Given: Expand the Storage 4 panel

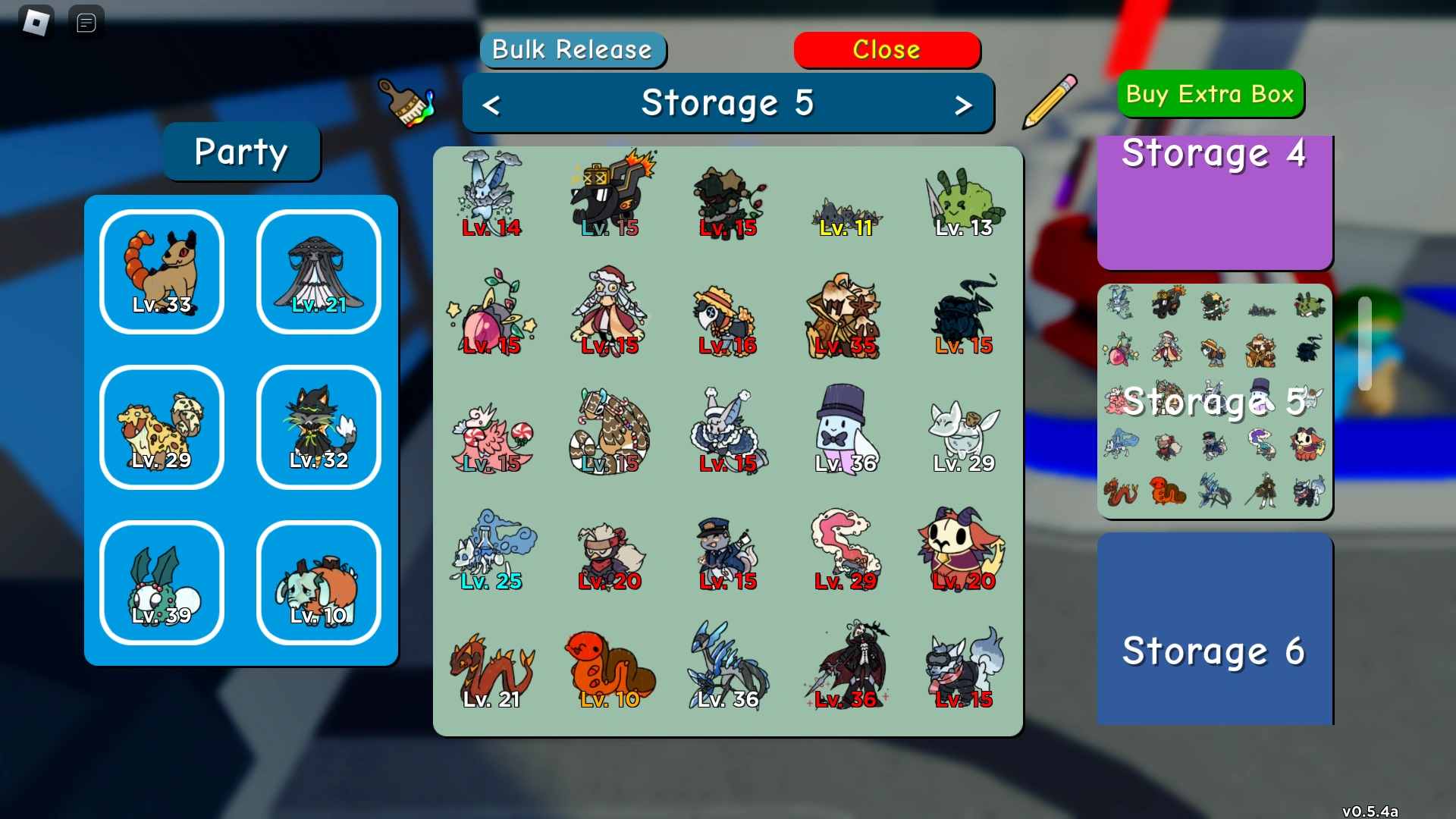Looking at the screenshot, I should [x=1213, y=201].
